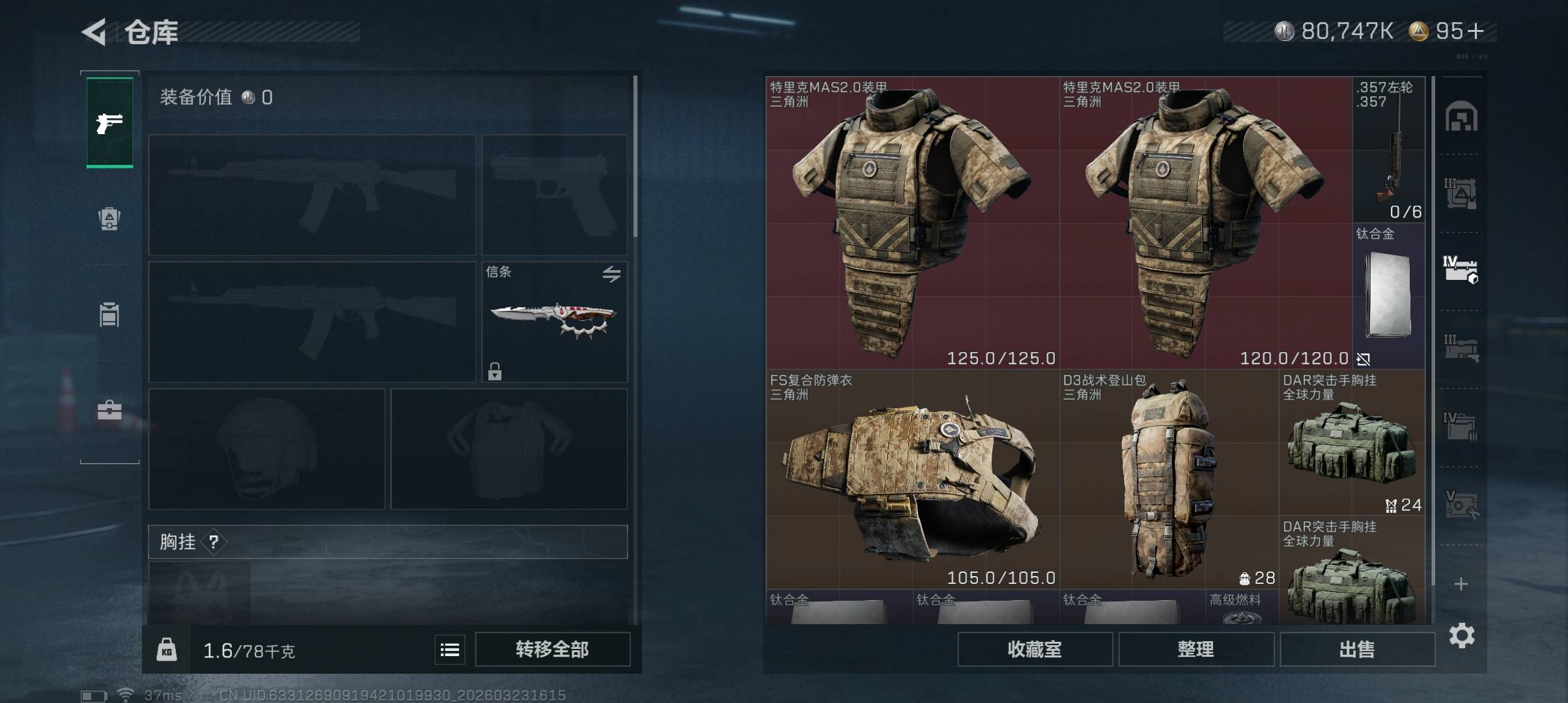
Task: Select the DAR突击手胸挂 with 24 slots
Action: pyautogui.click(x=1352, y=443)
